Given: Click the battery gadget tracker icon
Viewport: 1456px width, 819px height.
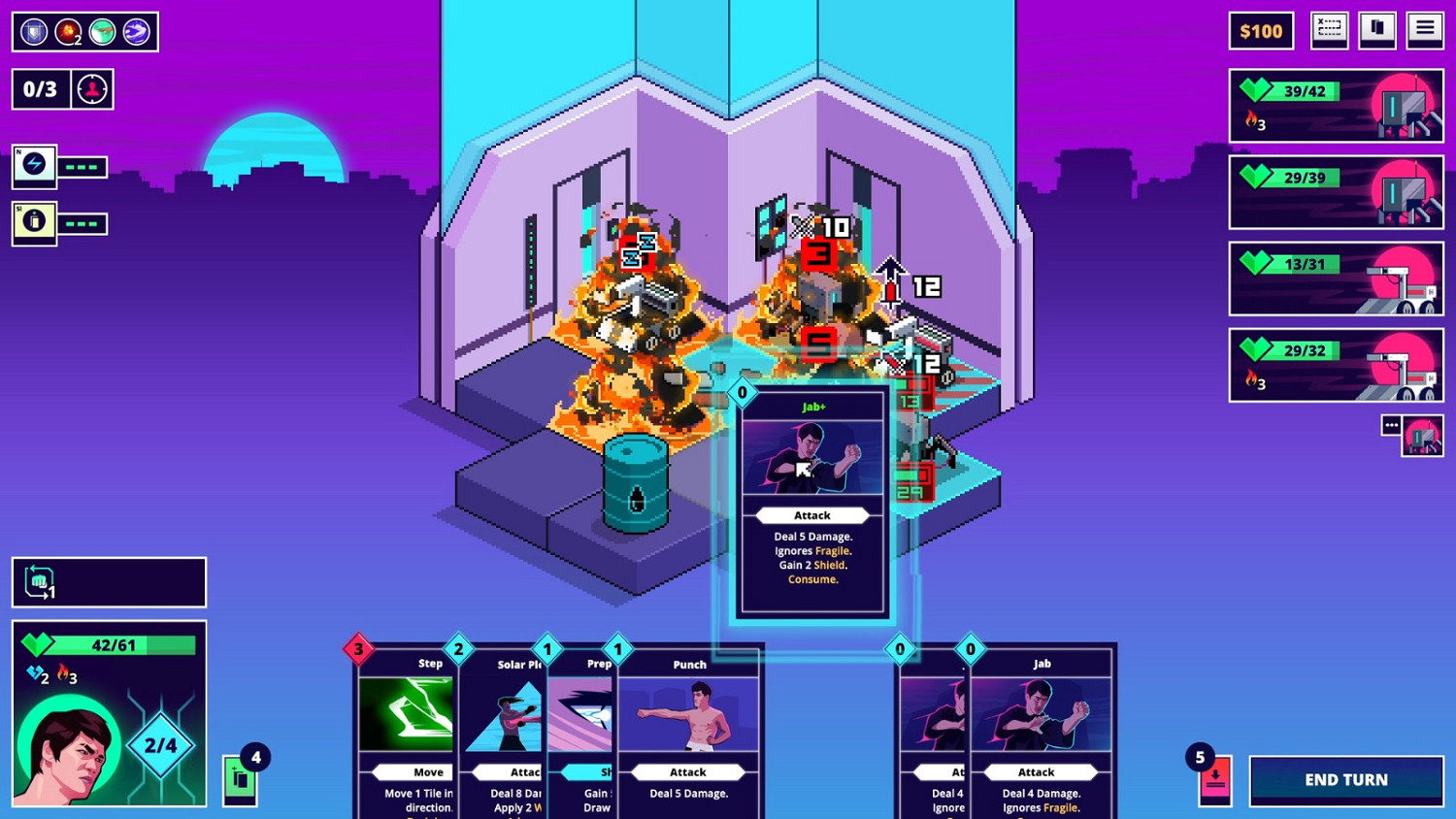Looking at the screenshot, I should (32, 223).
